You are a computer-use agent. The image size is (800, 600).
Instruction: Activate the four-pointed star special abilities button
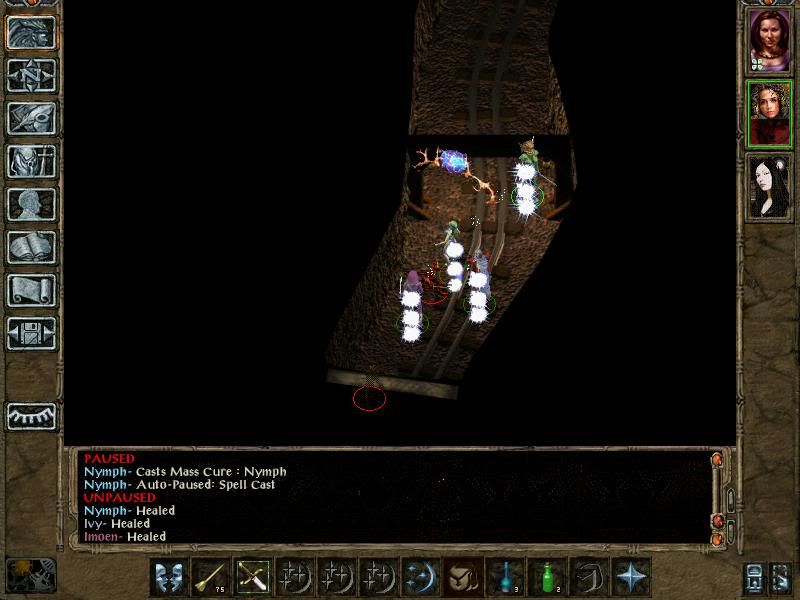coord(631,577)
